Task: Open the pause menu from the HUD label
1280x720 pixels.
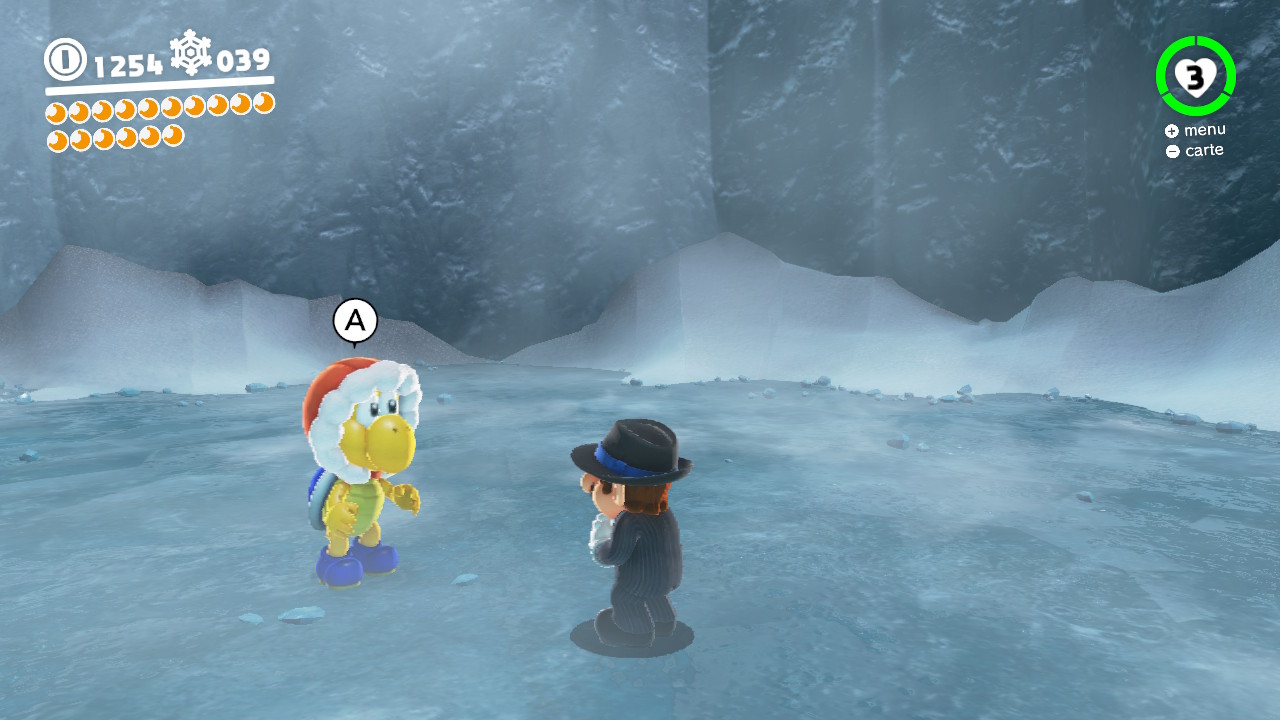Action: click(x=1195, y=130)
